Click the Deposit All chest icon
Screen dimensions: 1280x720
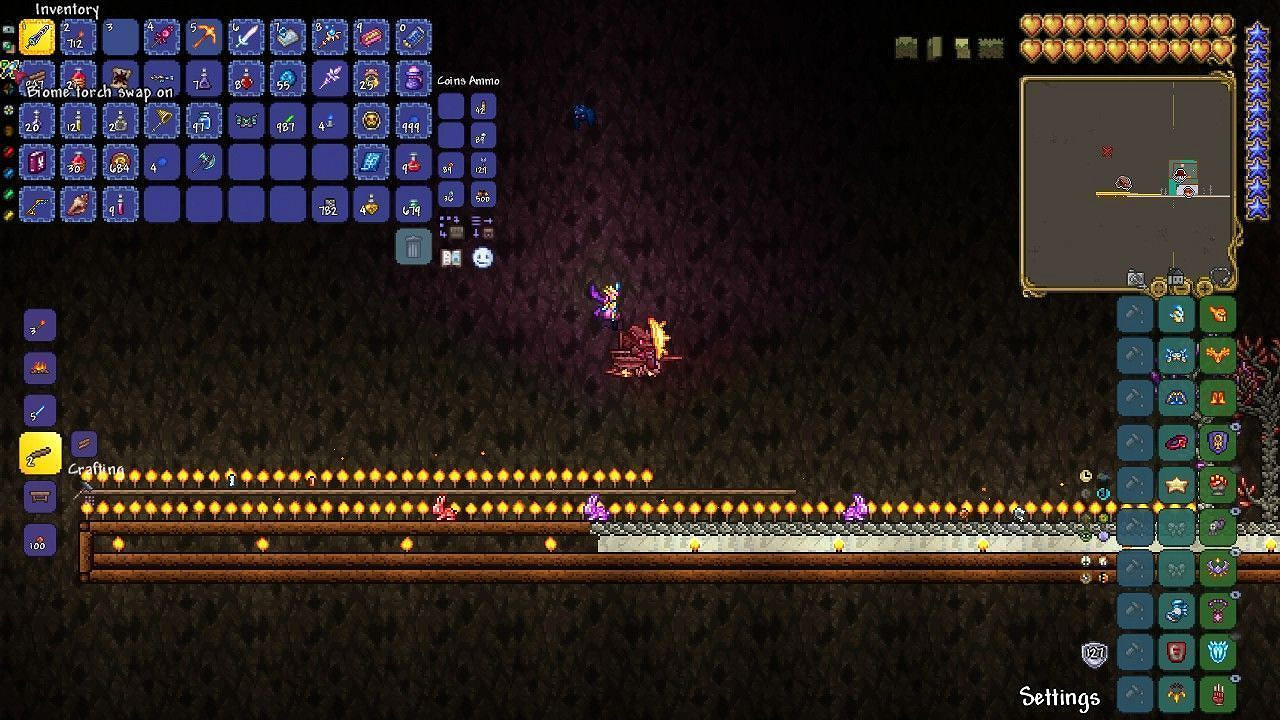coord(487,232)
